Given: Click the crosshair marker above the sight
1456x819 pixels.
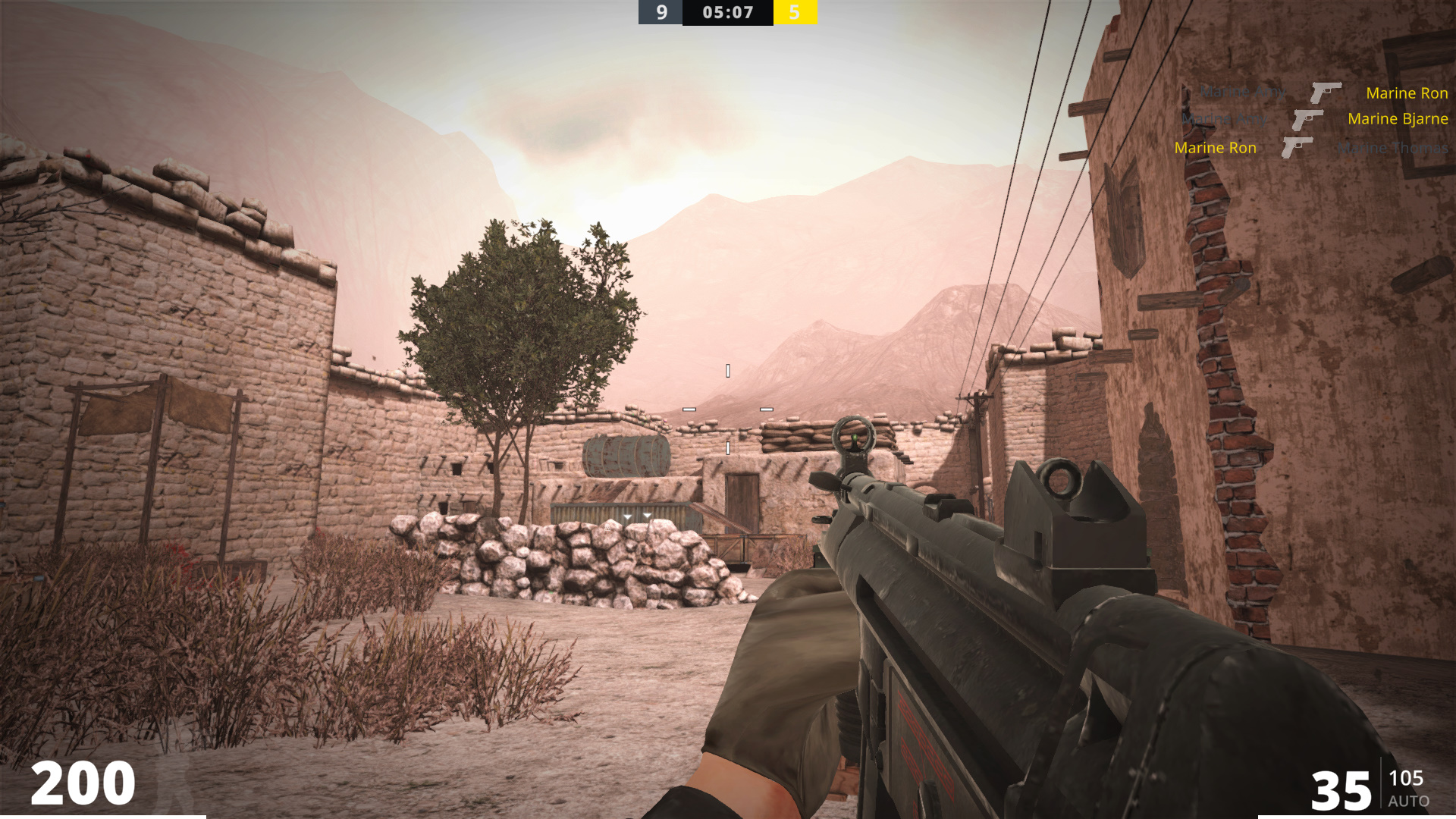Looking at the screenshot, I should click(x=726, y=370).
